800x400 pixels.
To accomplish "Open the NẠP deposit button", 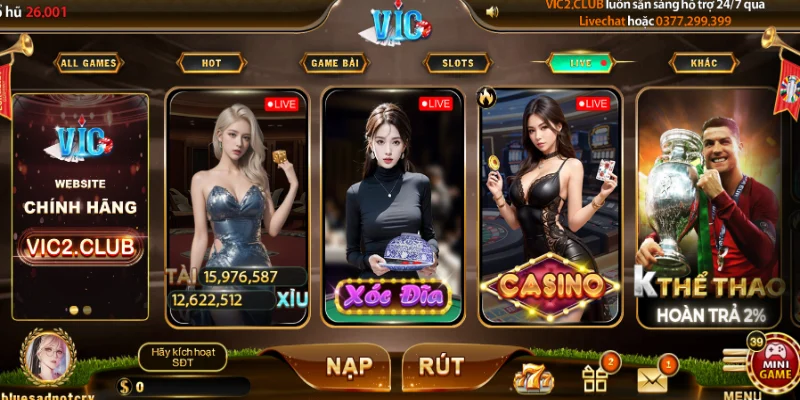I will click(x=350, y=367).
